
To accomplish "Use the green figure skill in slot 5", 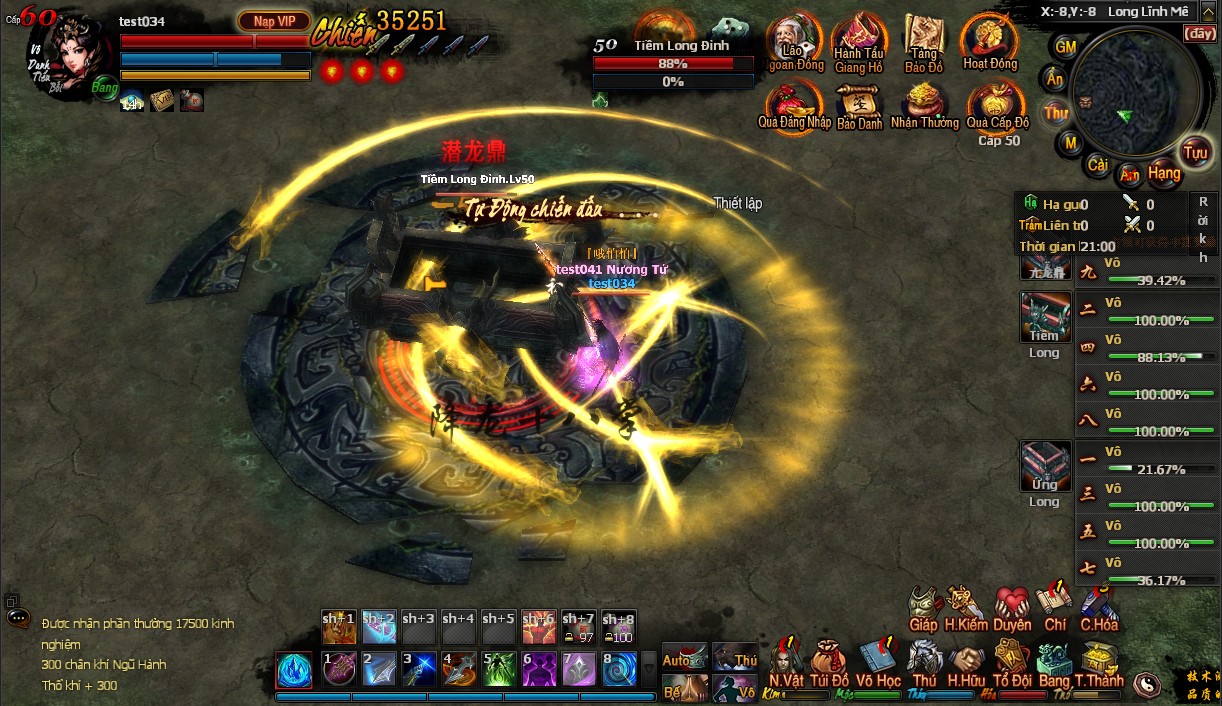I will pos(499,669).
